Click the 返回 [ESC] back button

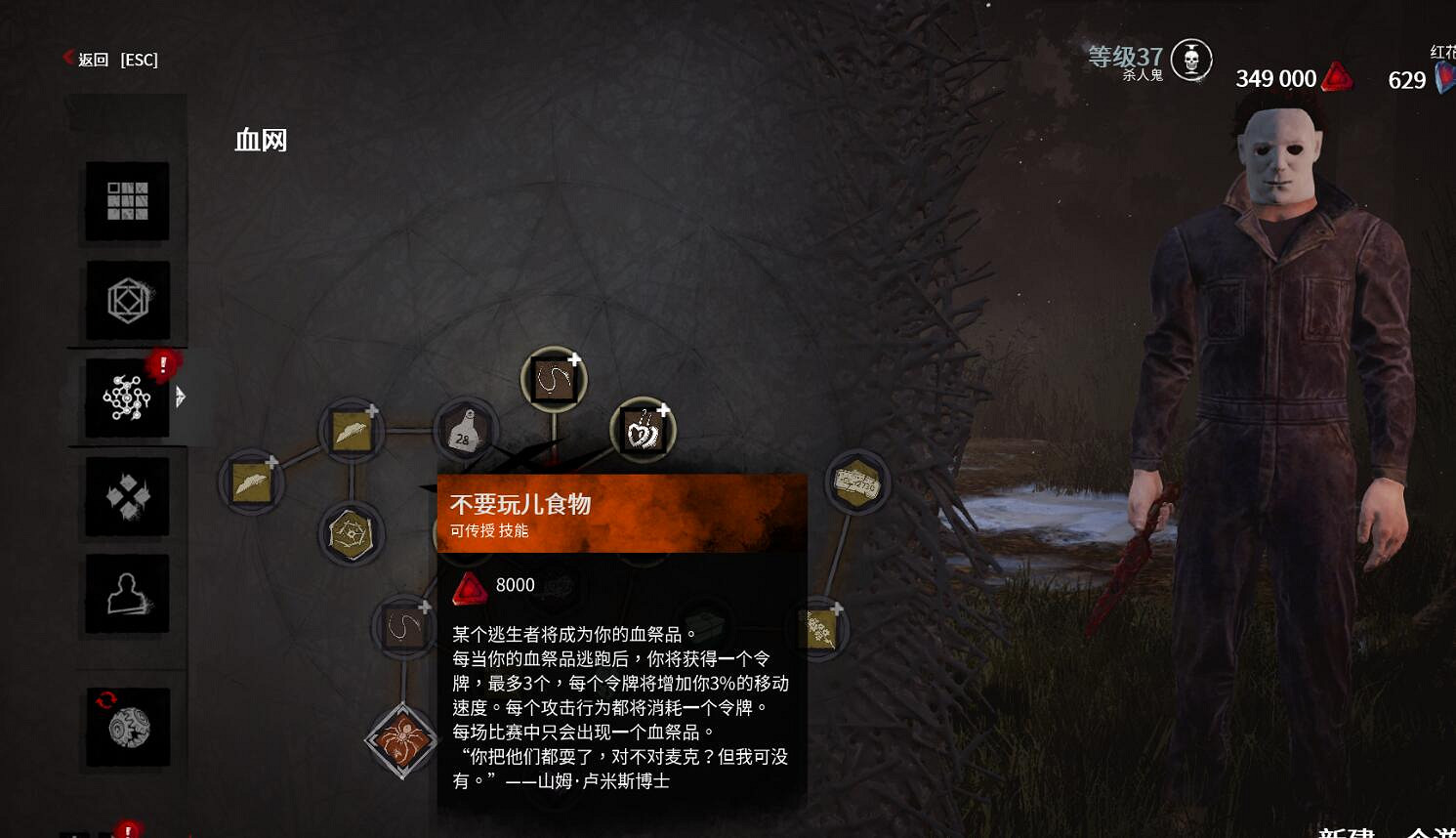[x=110, y=60]
